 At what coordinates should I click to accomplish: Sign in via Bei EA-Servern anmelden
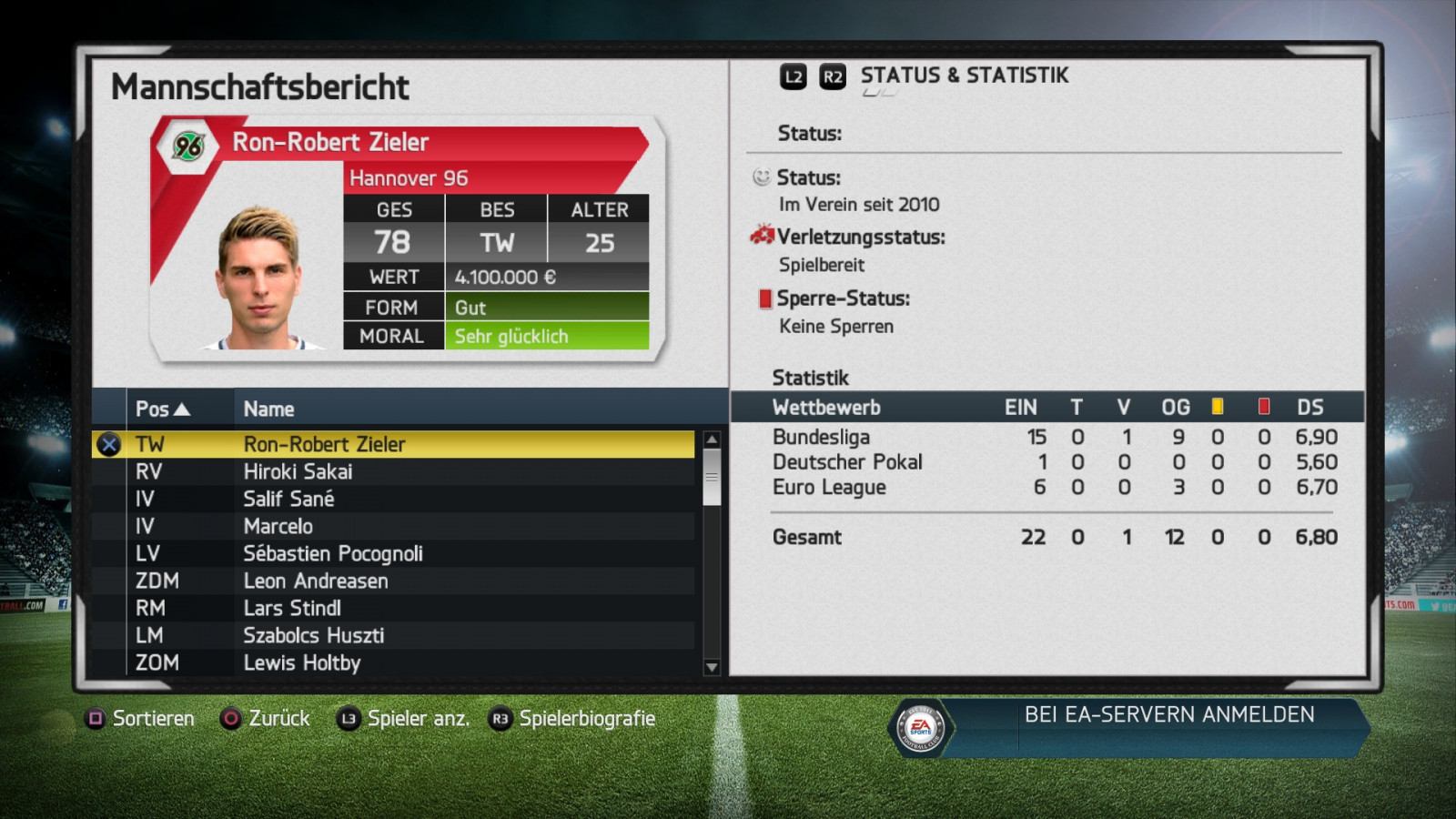tap(1168, 714)
